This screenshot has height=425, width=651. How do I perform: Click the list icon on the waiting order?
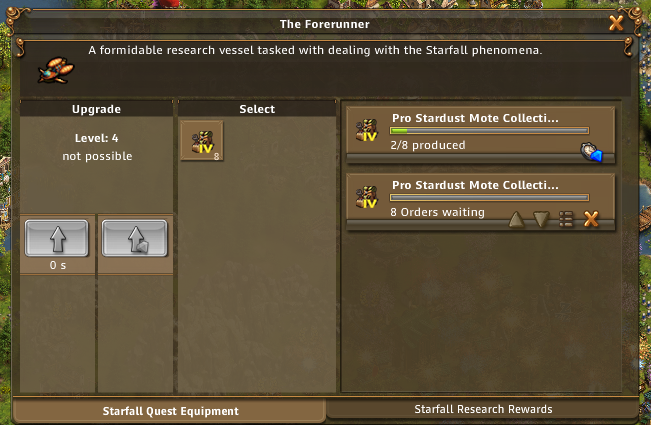(566, 219)
